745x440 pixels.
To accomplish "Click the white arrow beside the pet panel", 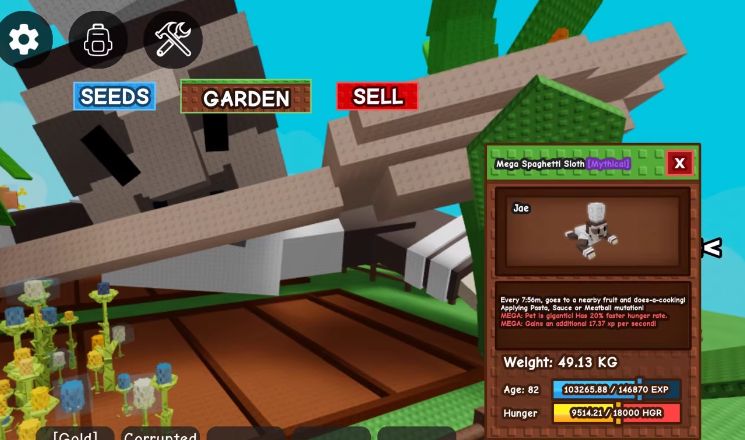I will 712,247.
